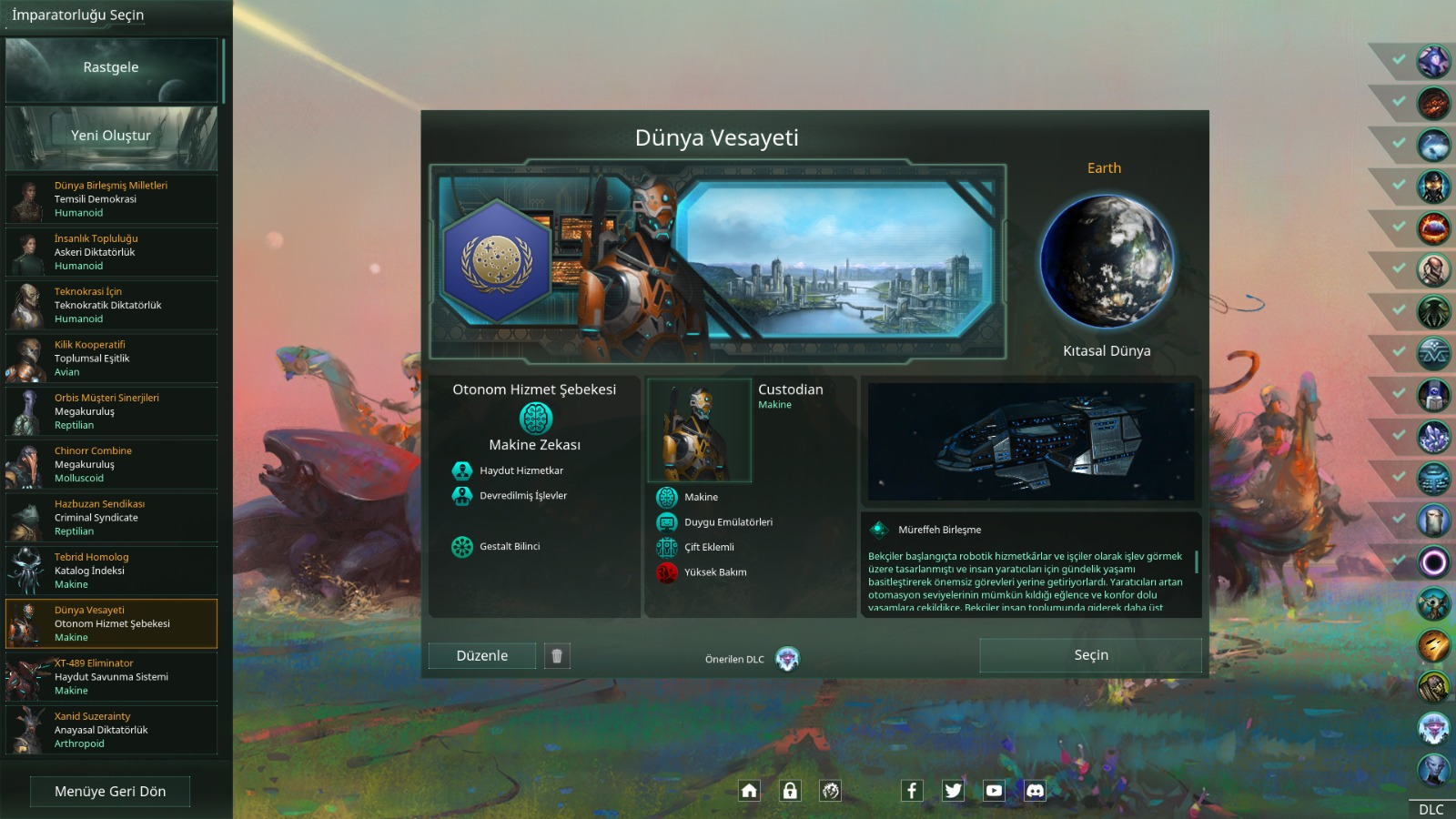
Task: Click Yeni Oluştur to create empire
Action: 111,136
